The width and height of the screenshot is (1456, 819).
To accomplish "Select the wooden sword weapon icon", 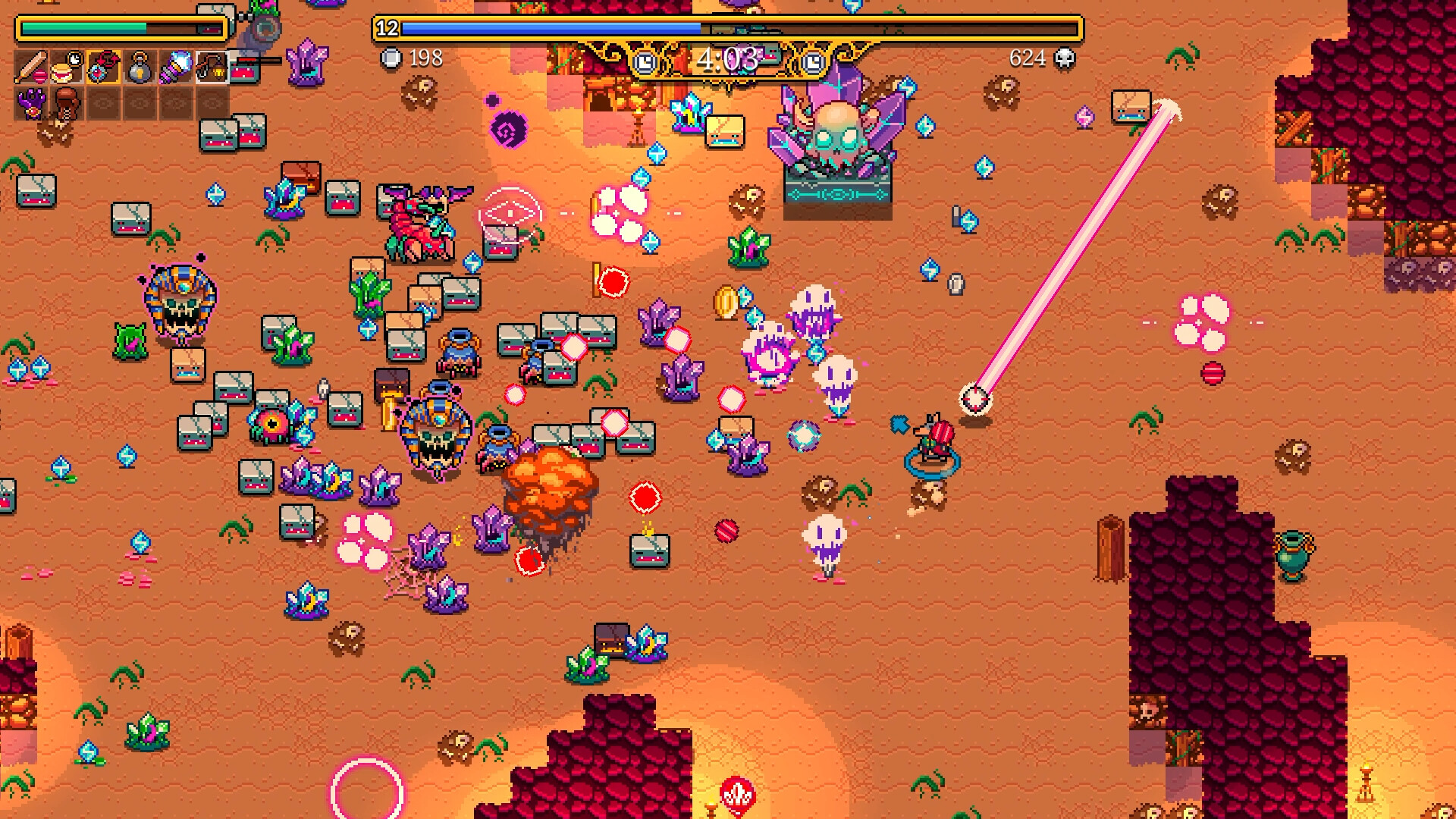I will (31, 67).
